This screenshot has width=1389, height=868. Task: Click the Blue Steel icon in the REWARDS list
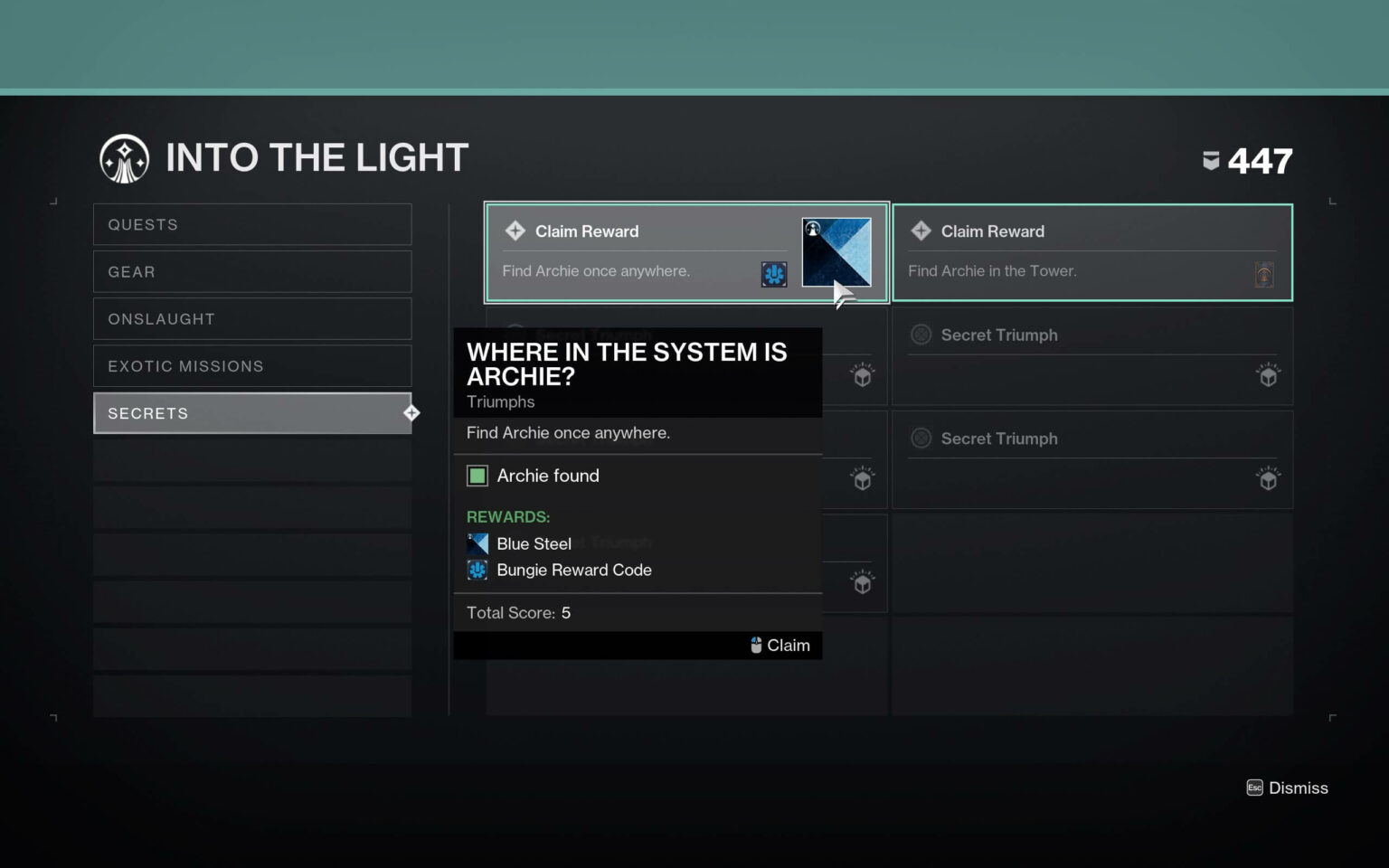477,543
